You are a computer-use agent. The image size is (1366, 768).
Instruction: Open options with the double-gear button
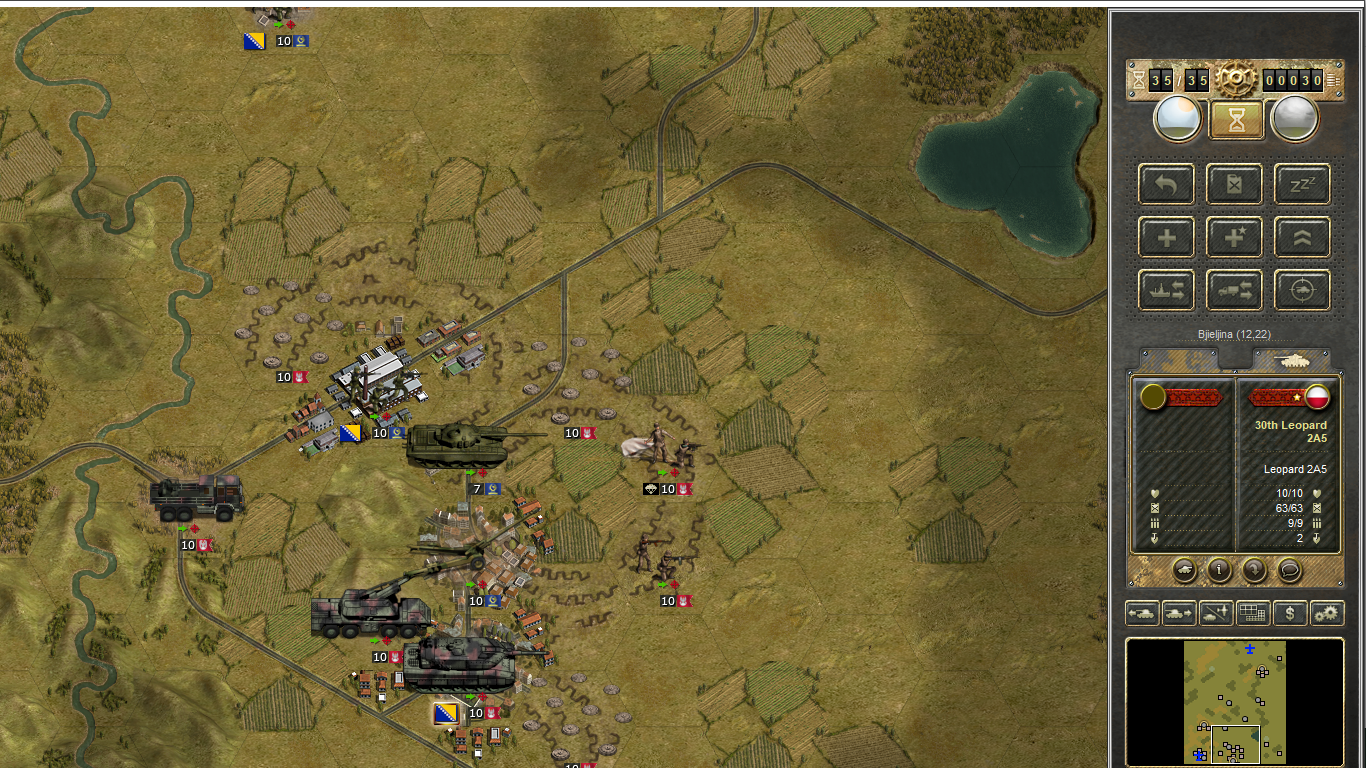1327,613
